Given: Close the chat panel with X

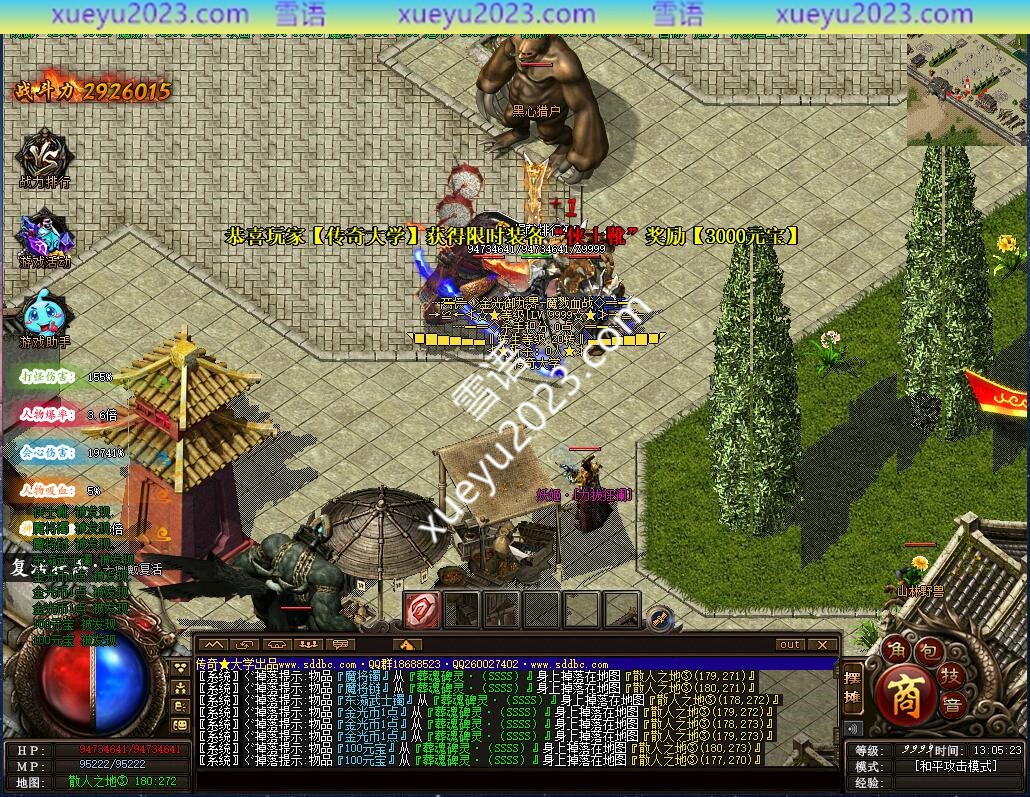Looking at the screenshot, I should [822, 645].
